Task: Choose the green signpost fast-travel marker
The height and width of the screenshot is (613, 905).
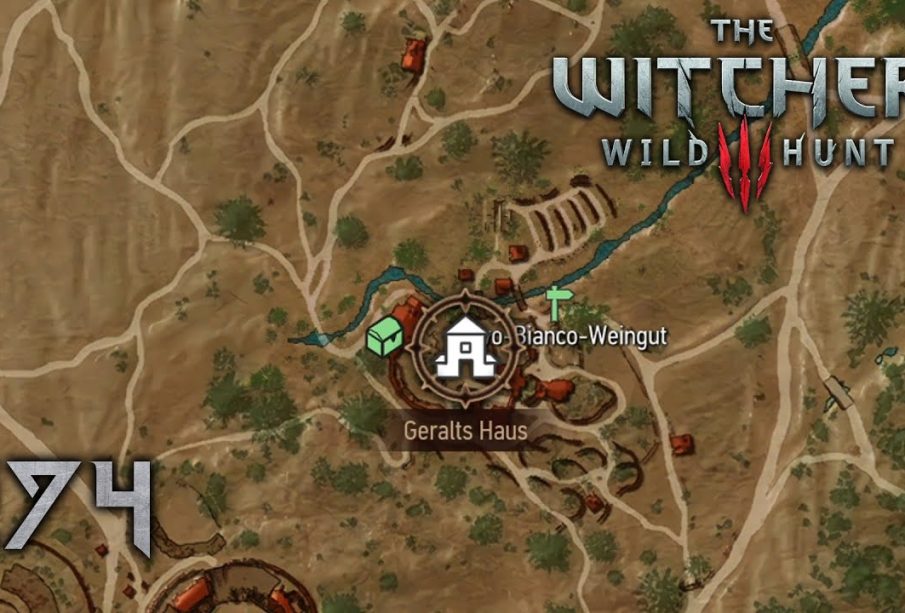Action: coord(556,302)
